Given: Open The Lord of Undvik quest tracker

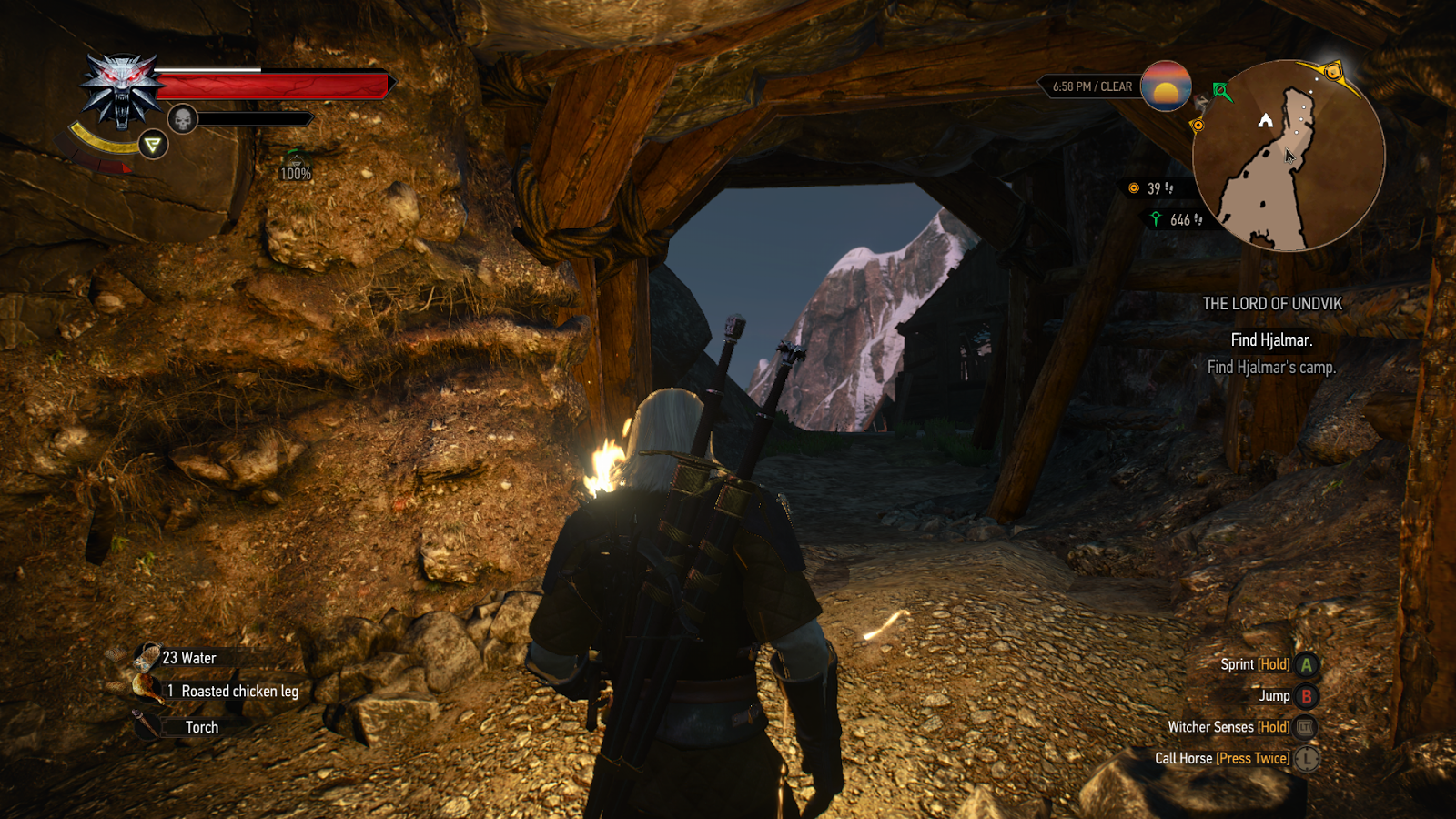Looking at the screenshot, I should point(1271,304).
